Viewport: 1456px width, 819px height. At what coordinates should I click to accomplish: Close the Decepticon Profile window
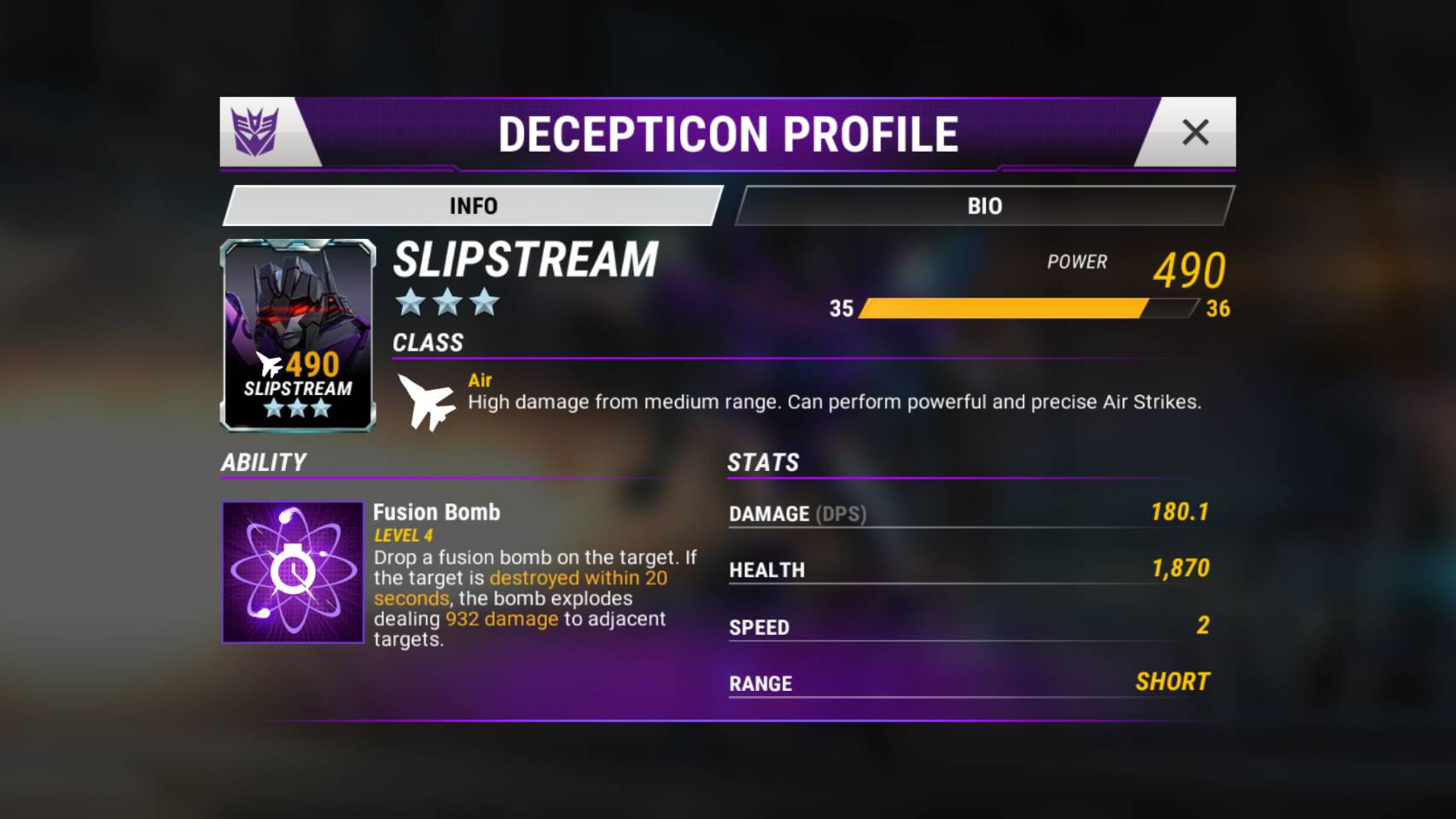click(1195, 132)
